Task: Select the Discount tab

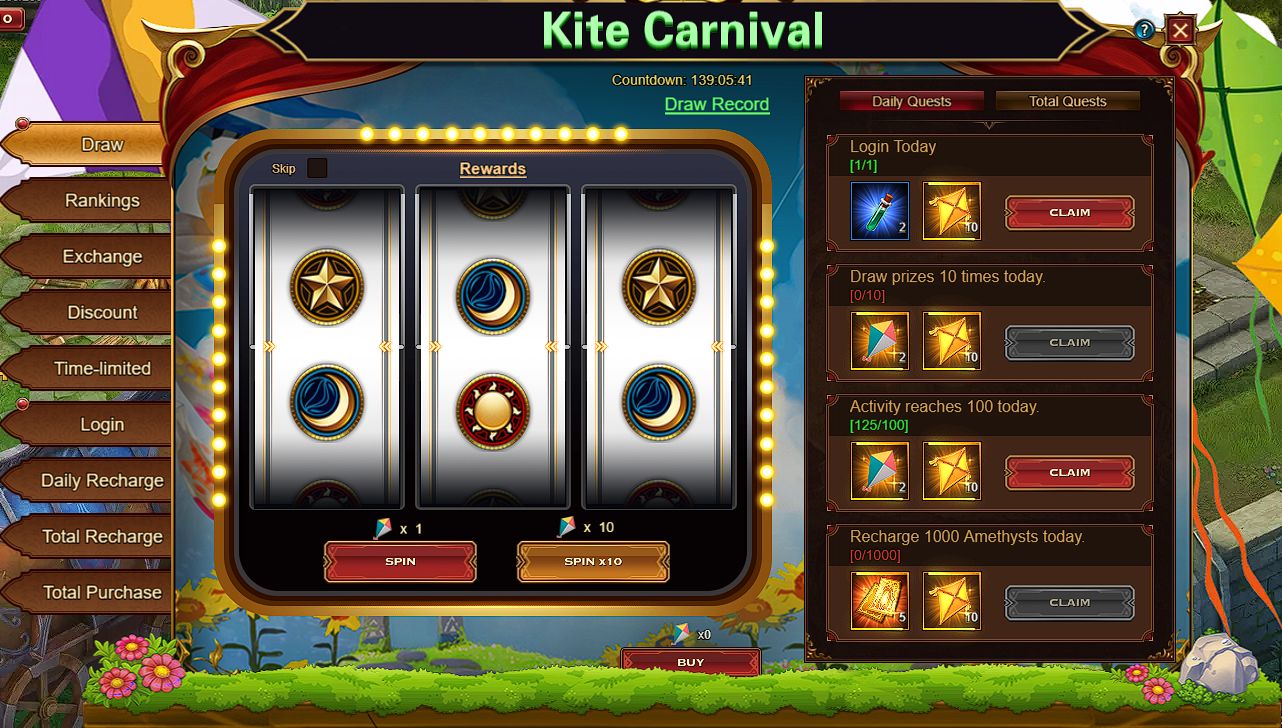Action: 101,313
